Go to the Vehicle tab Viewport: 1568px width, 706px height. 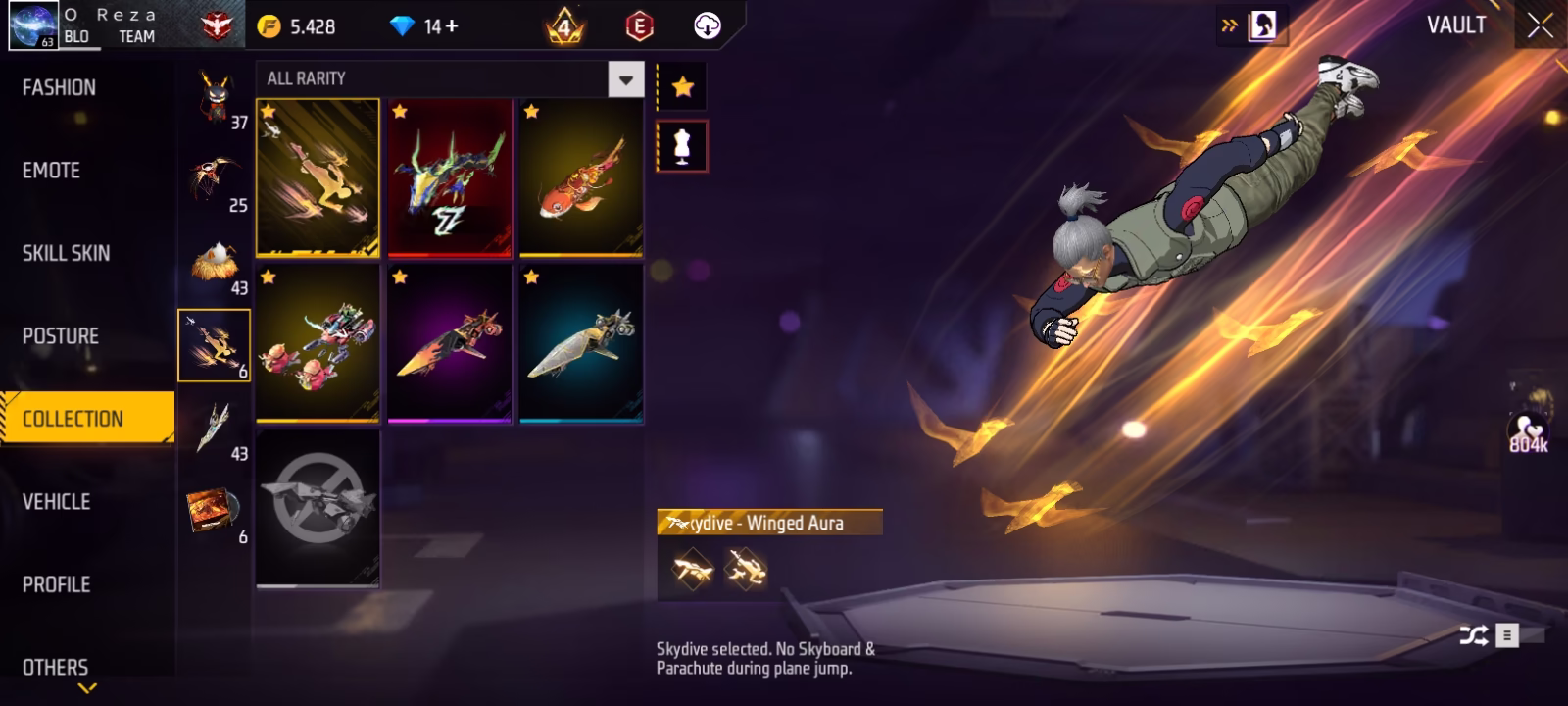coord(57,502)
